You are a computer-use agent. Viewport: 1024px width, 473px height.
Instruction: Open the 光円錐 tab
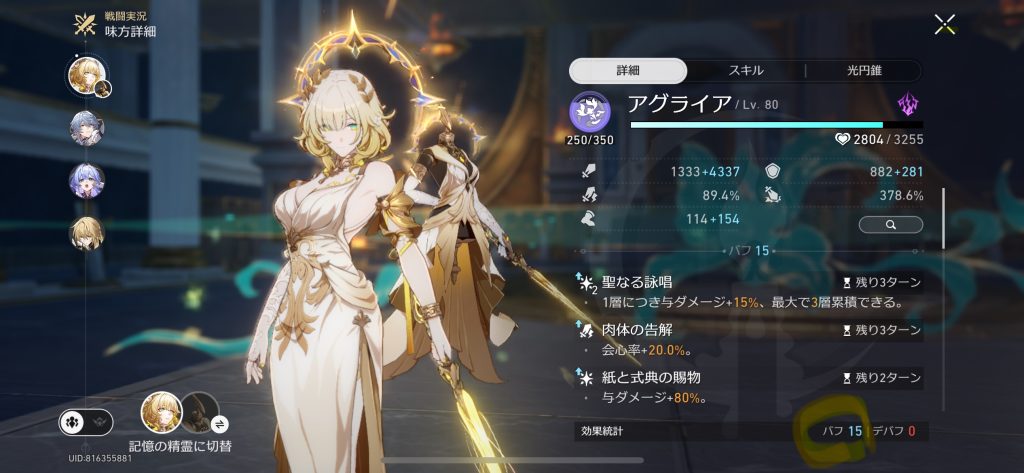[864, 70]
